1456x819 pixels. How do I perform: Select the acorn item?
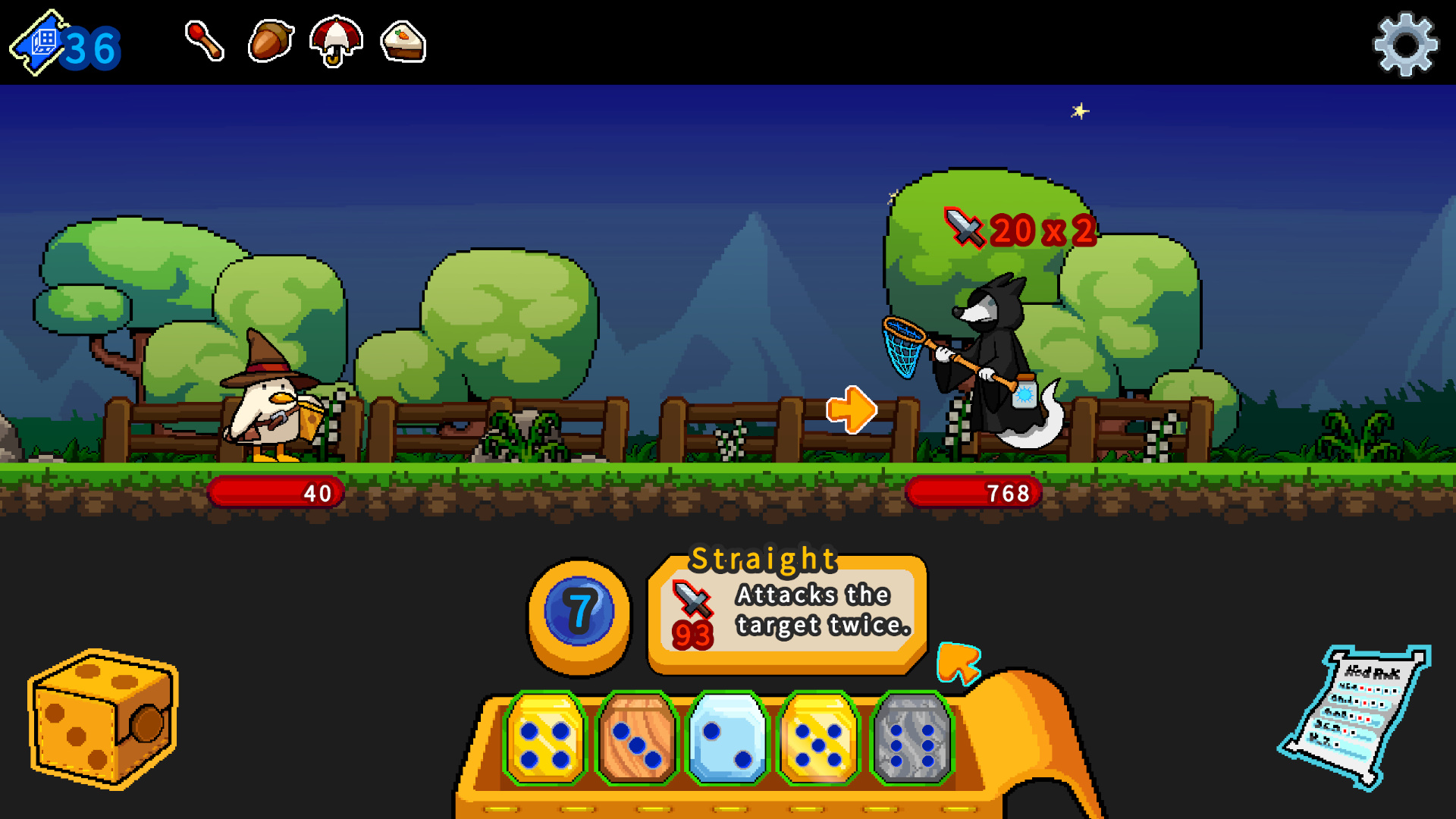(270, 43)
